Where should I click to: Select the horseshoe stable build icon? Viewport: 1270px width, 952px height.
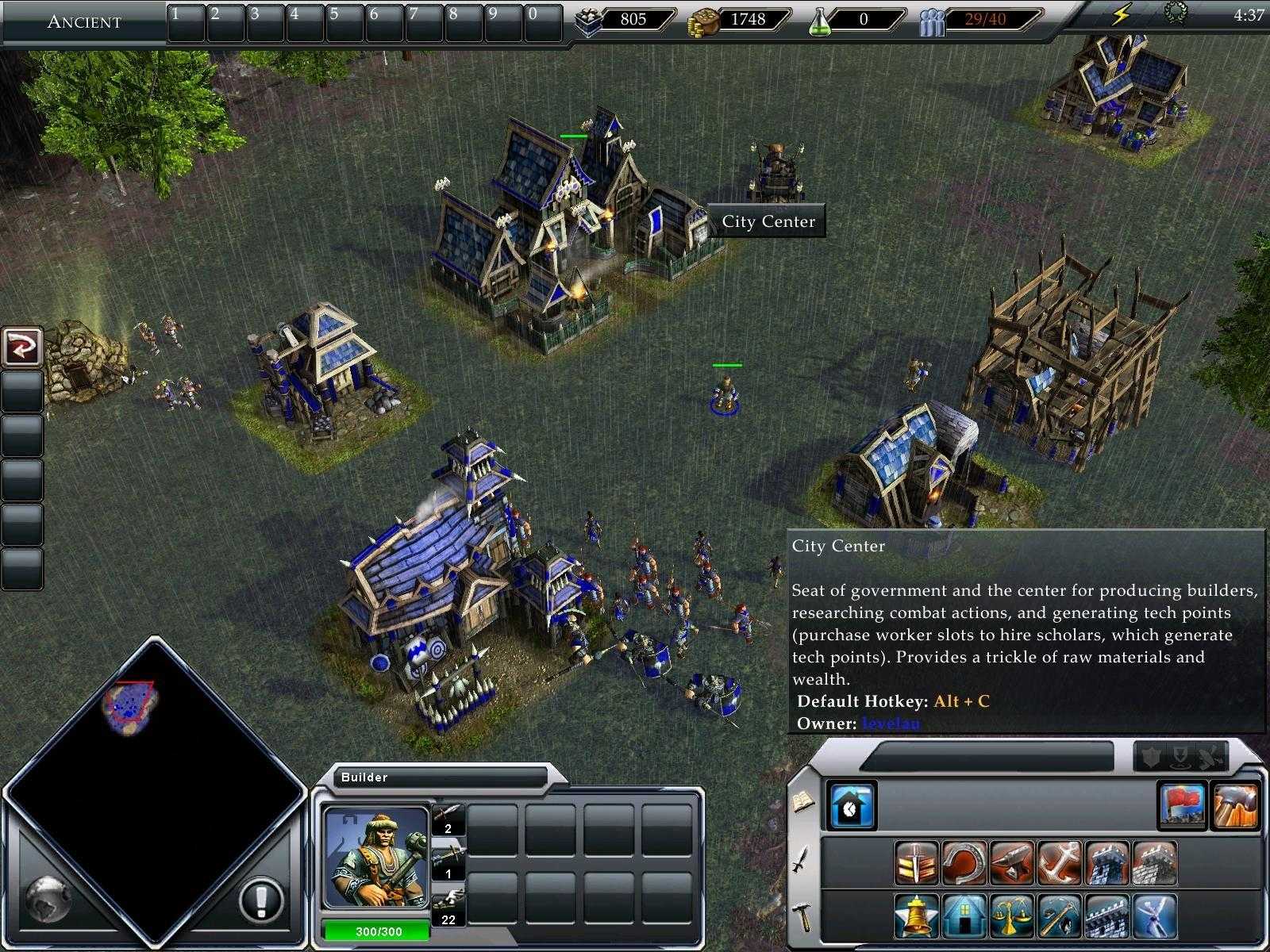pyautogui.click(x=963, y=862)
